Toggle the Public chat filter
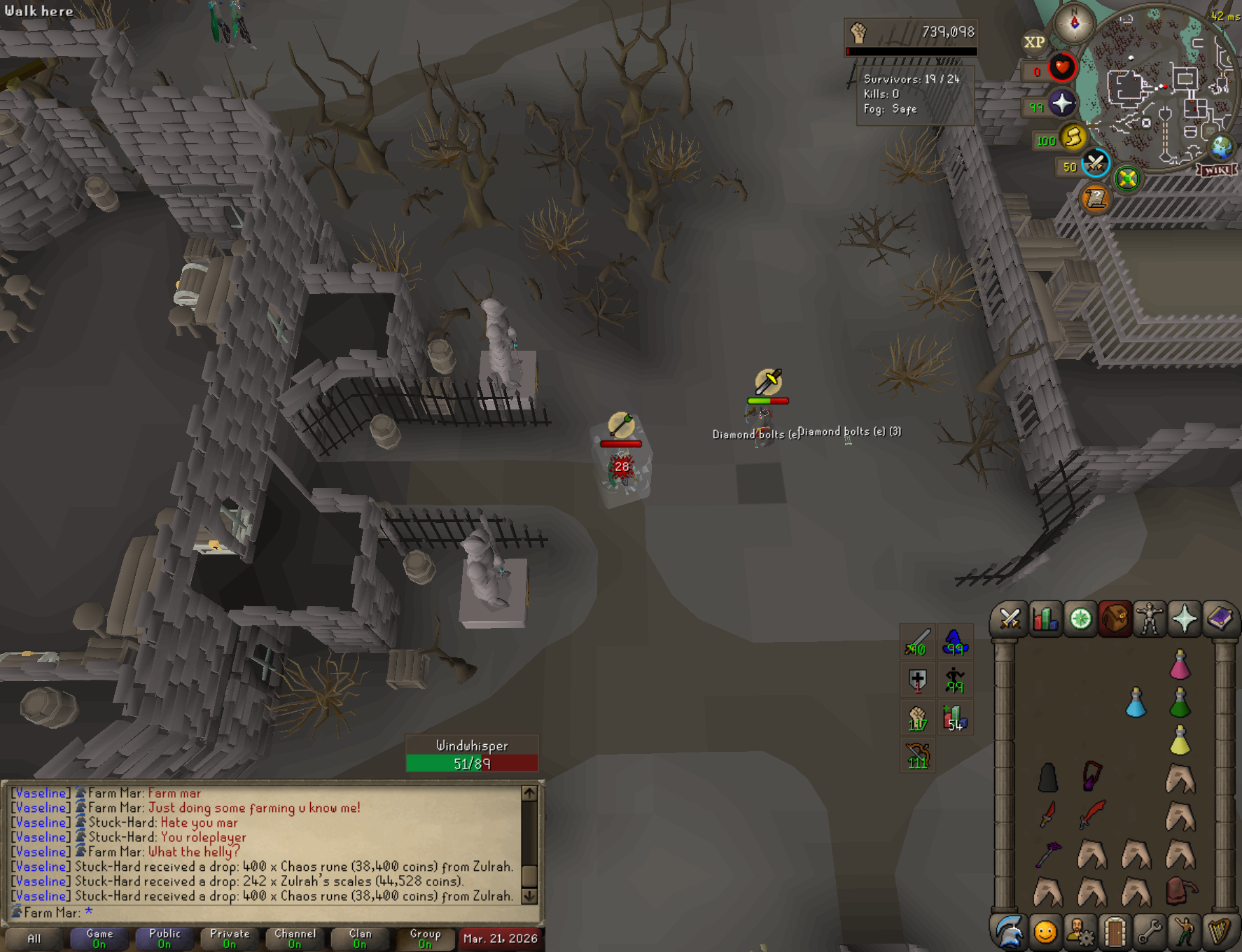 pyautogui.click(x=165, y=938)
